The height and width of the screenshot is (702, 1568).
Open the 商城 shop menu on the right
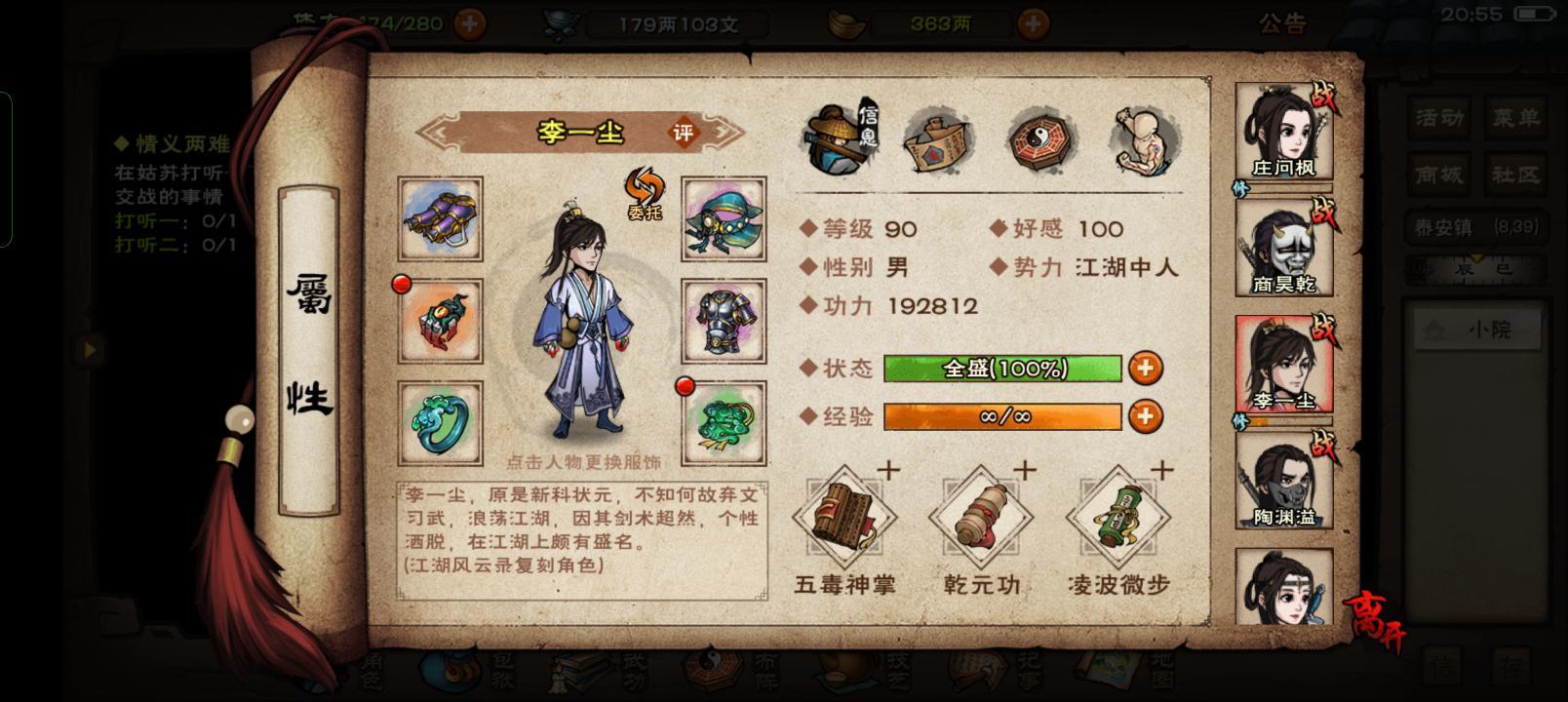coord(1438,175)
